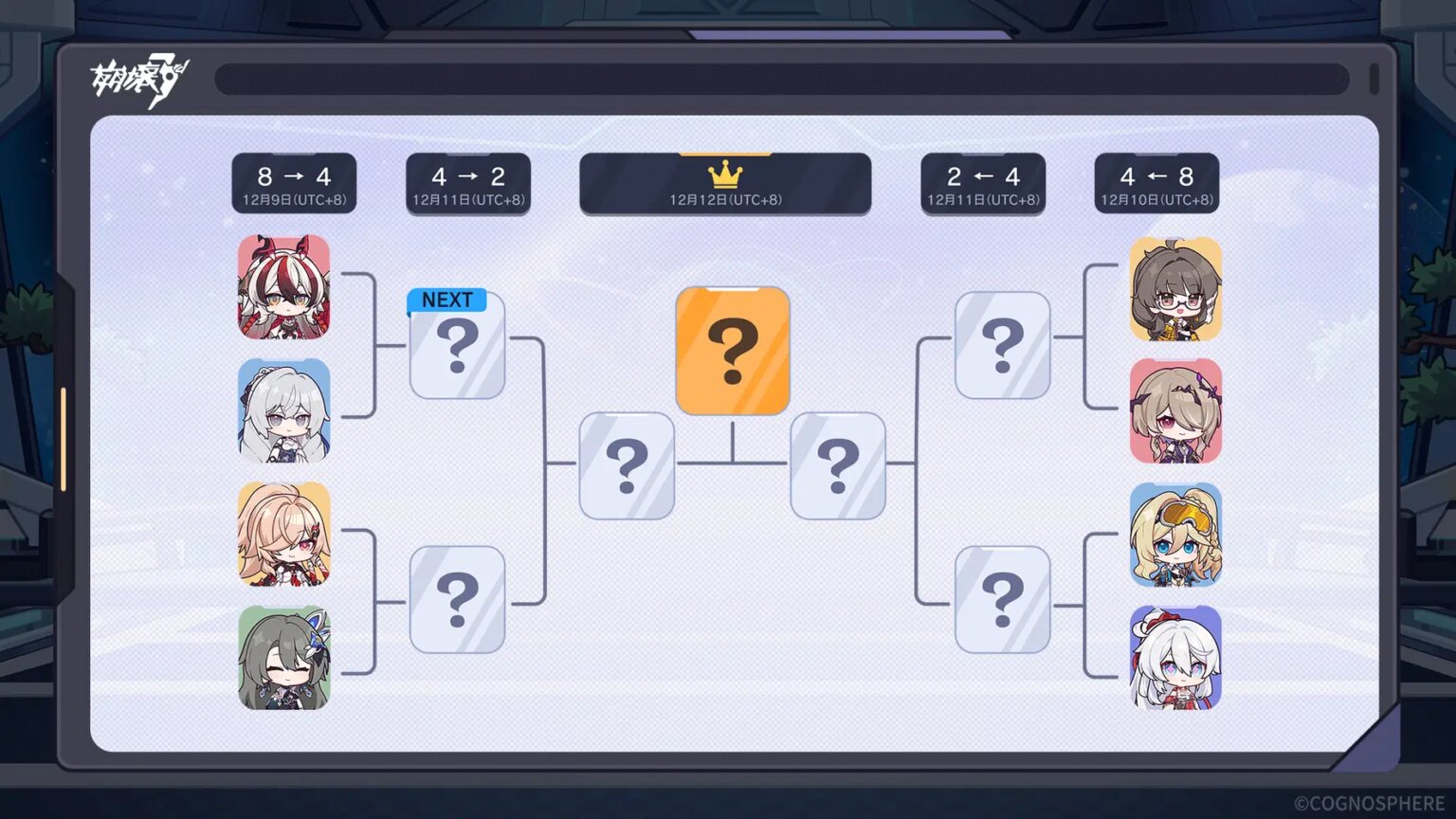Select the brown-haired character with glasses at top right

point(1177,287)
